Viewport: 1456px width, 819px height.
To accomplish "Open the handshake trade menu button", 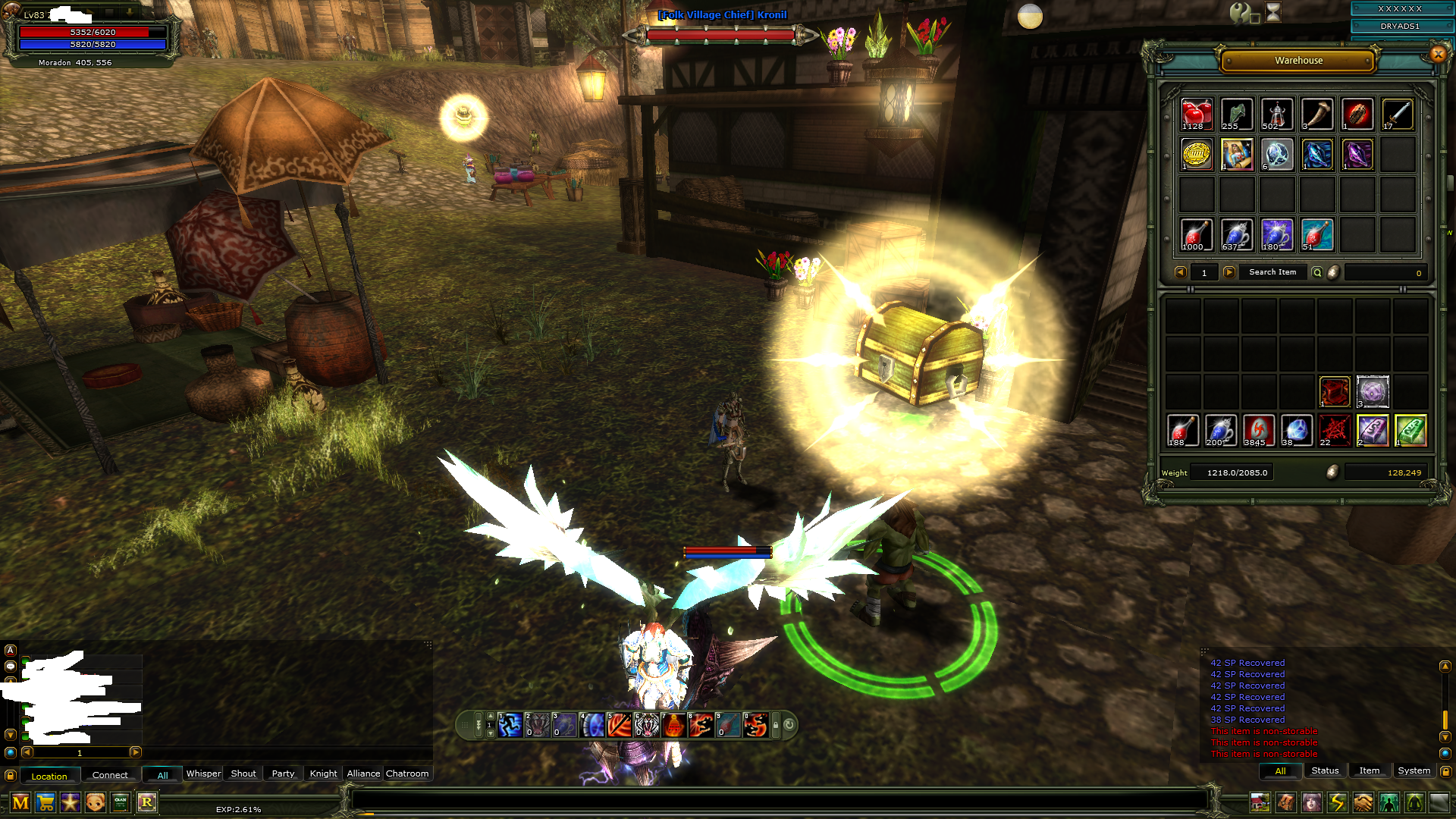I will (1363, 802).
